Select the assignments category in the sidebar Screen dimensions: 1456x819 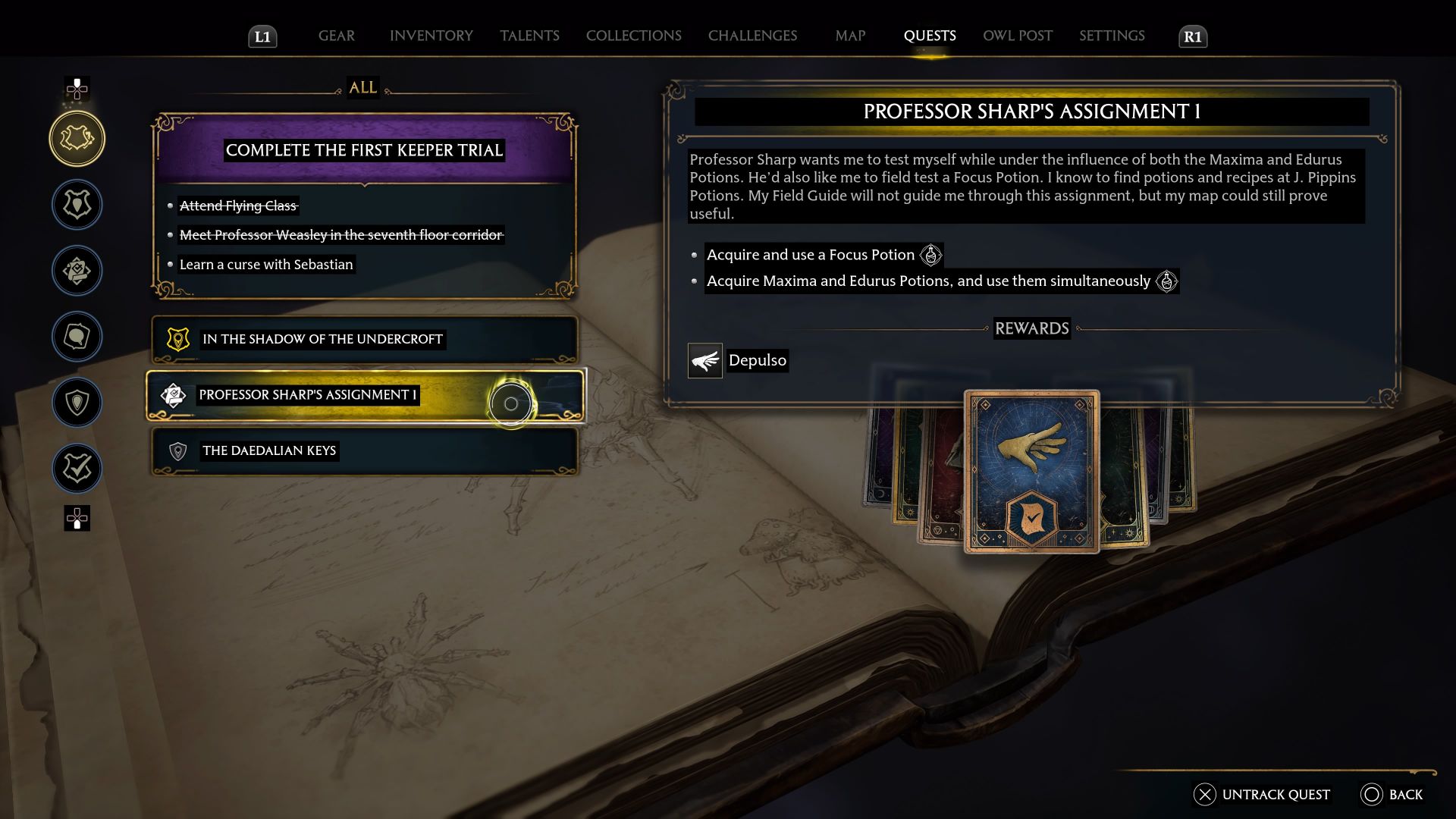[77, 271]
